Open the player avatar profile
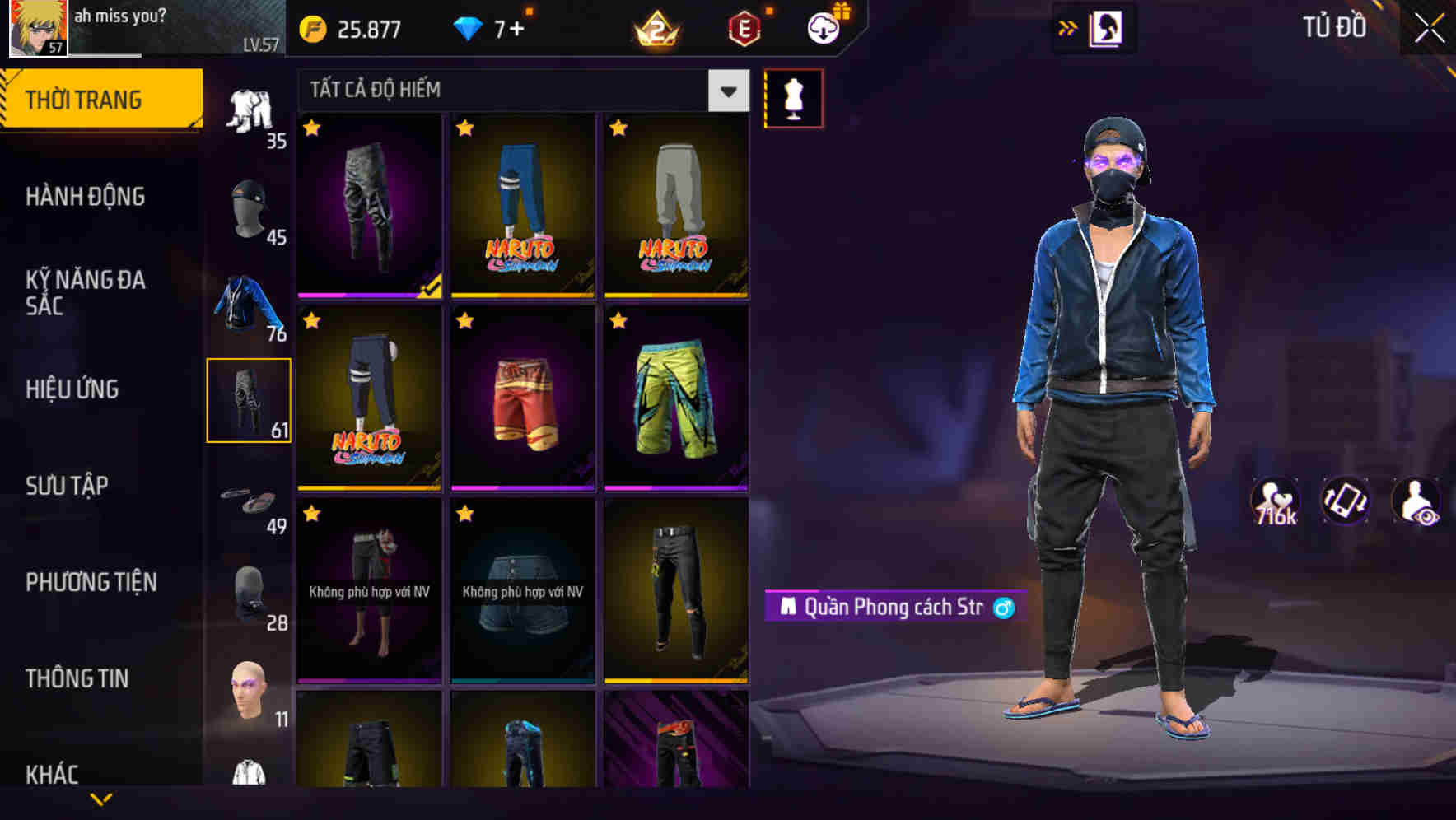 point(36,27)
